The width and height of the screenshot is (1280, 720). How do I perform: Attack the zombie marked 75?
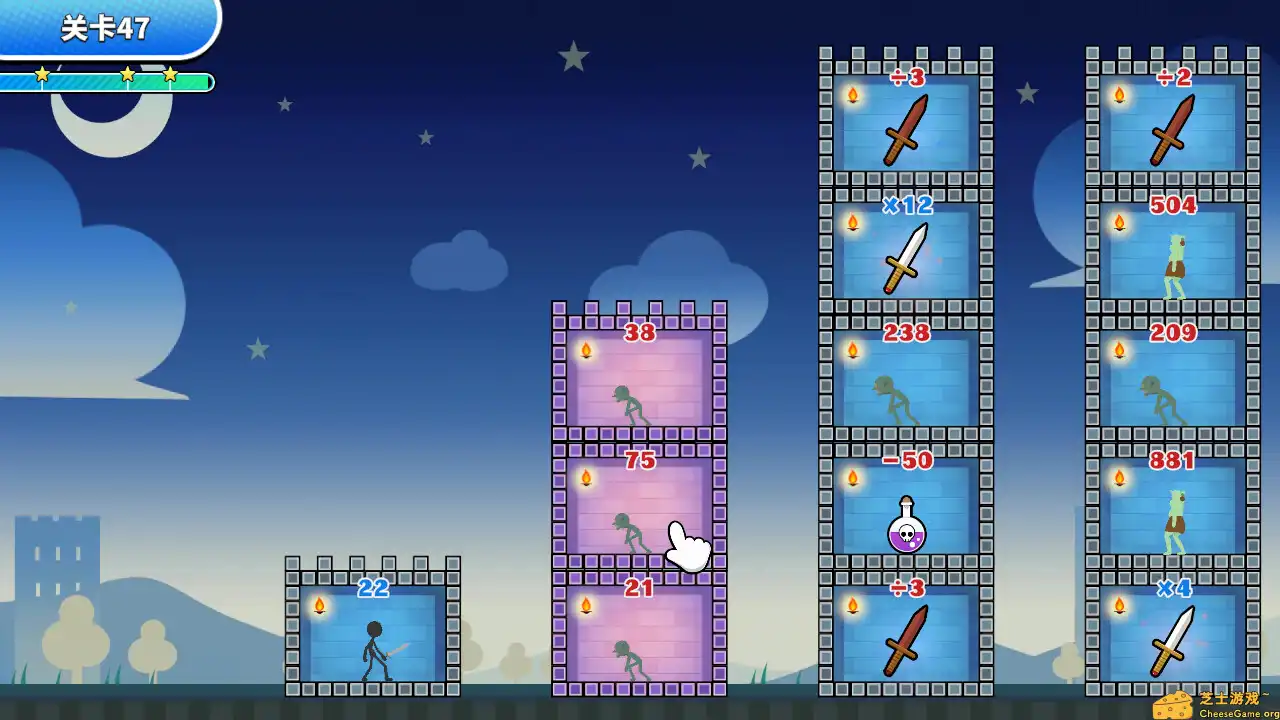point(632,525)
